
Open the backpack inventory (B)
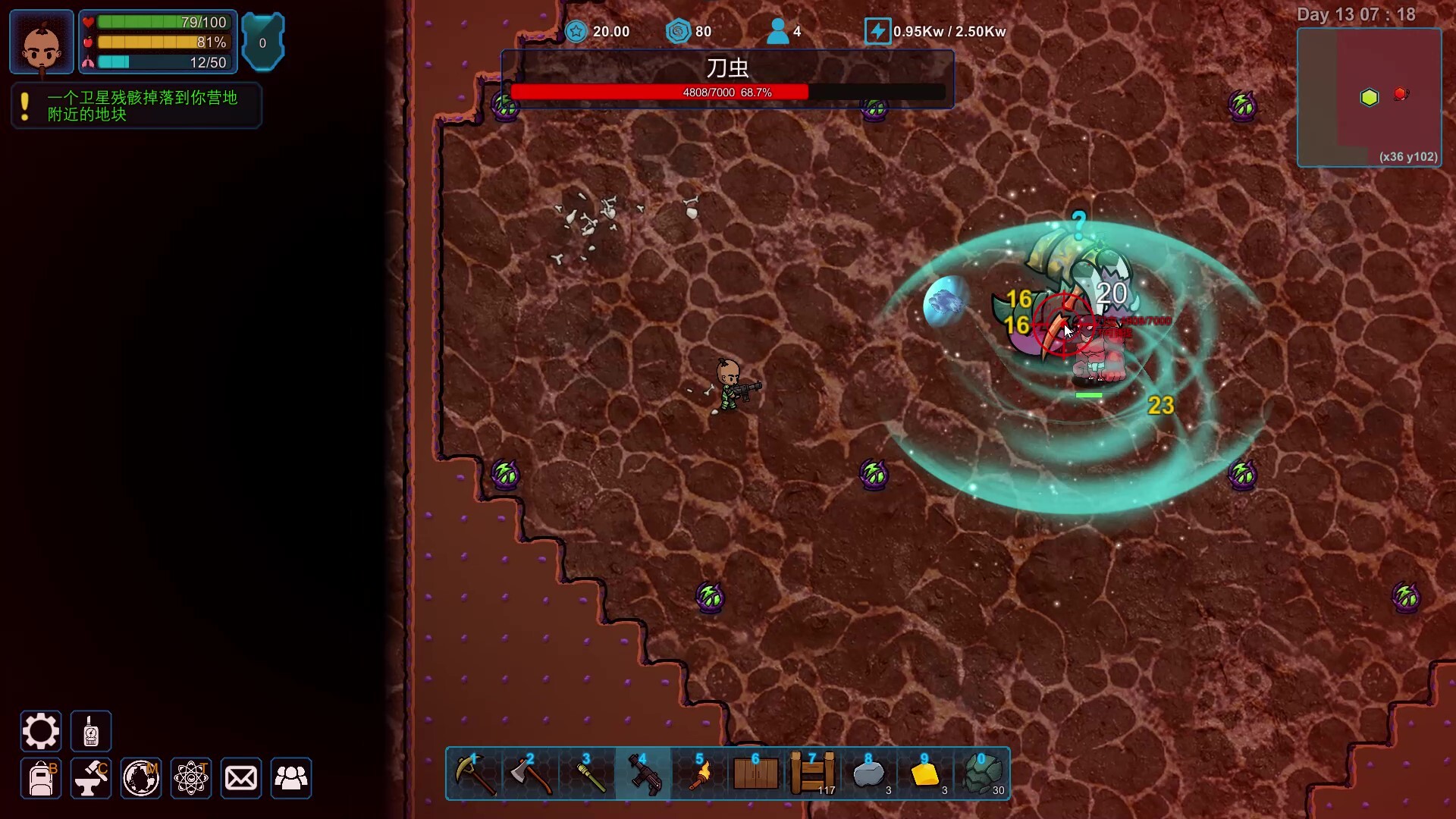click(40, 779)
